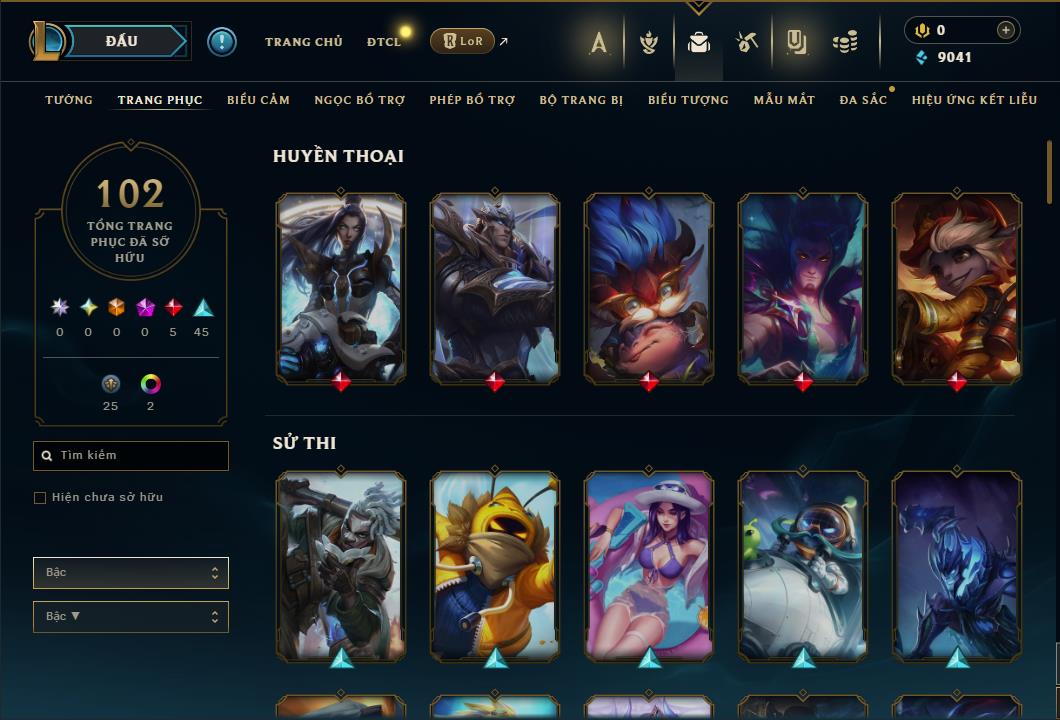Show the BỘ TRANG BỊ tab
Viewport: 1060px width, 720px height.
click(581, 100)
